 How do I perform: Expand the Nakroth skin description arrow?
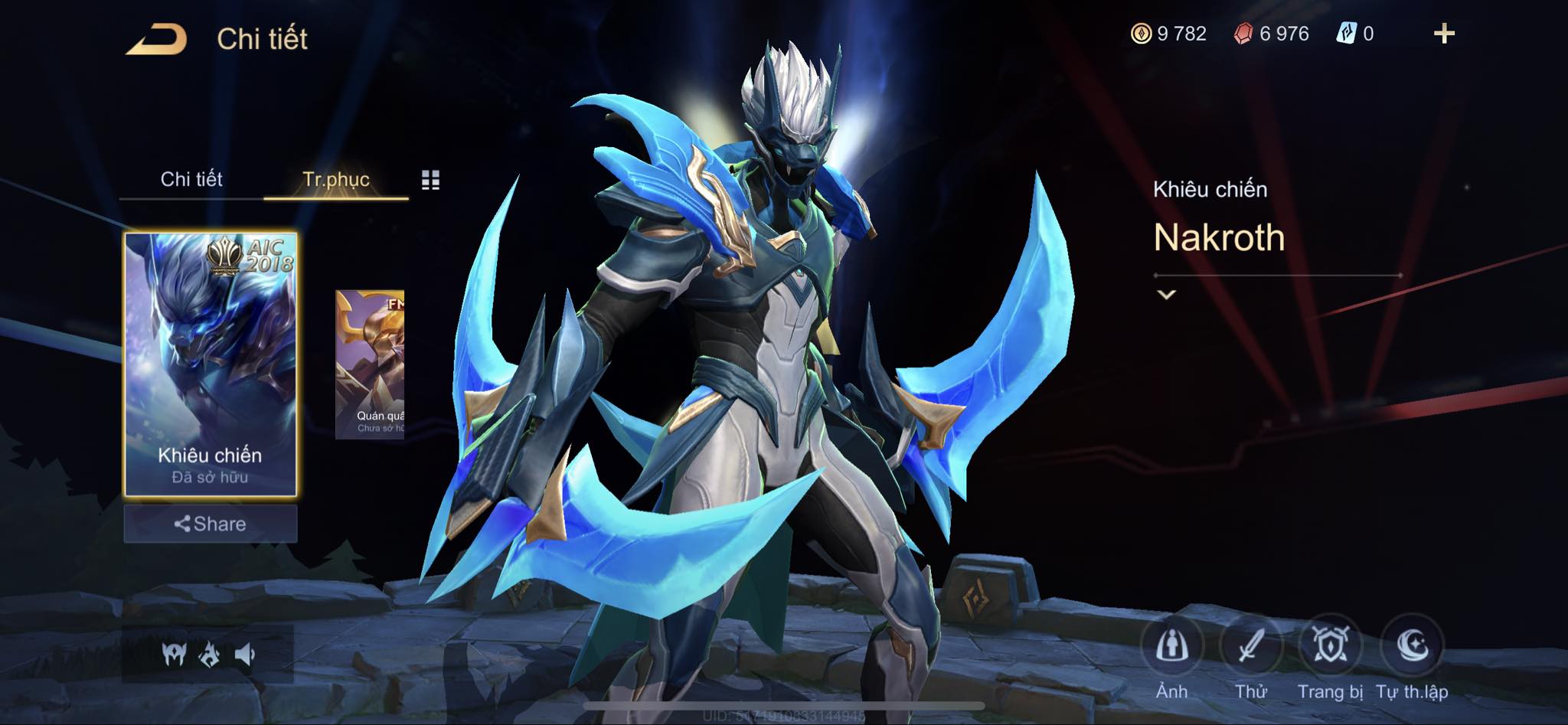(x=1166, y=295)
